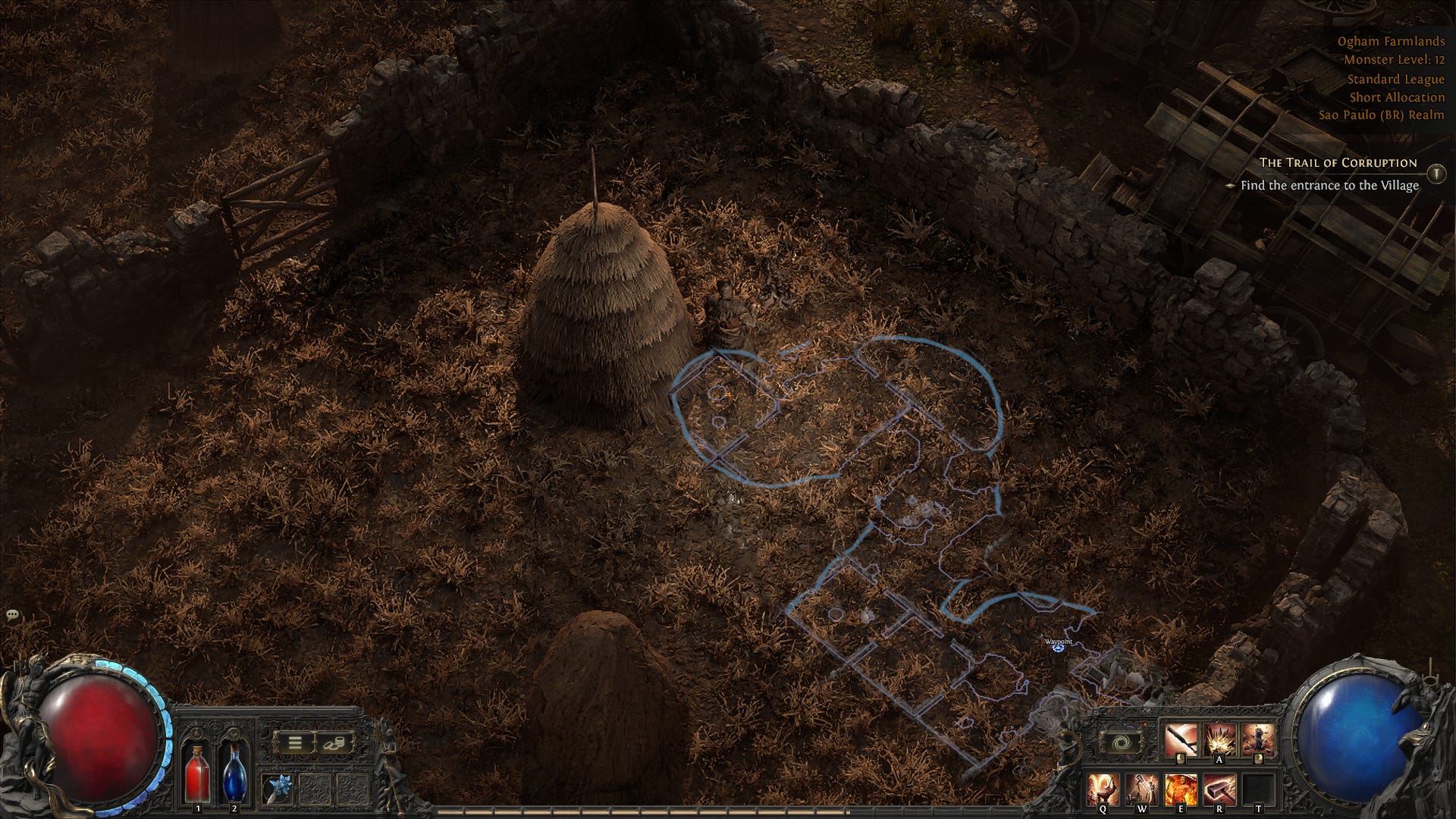Click the Waypoint marker on the map overlay
The height and width of the screenshot is (819, 1456).
1059,647
